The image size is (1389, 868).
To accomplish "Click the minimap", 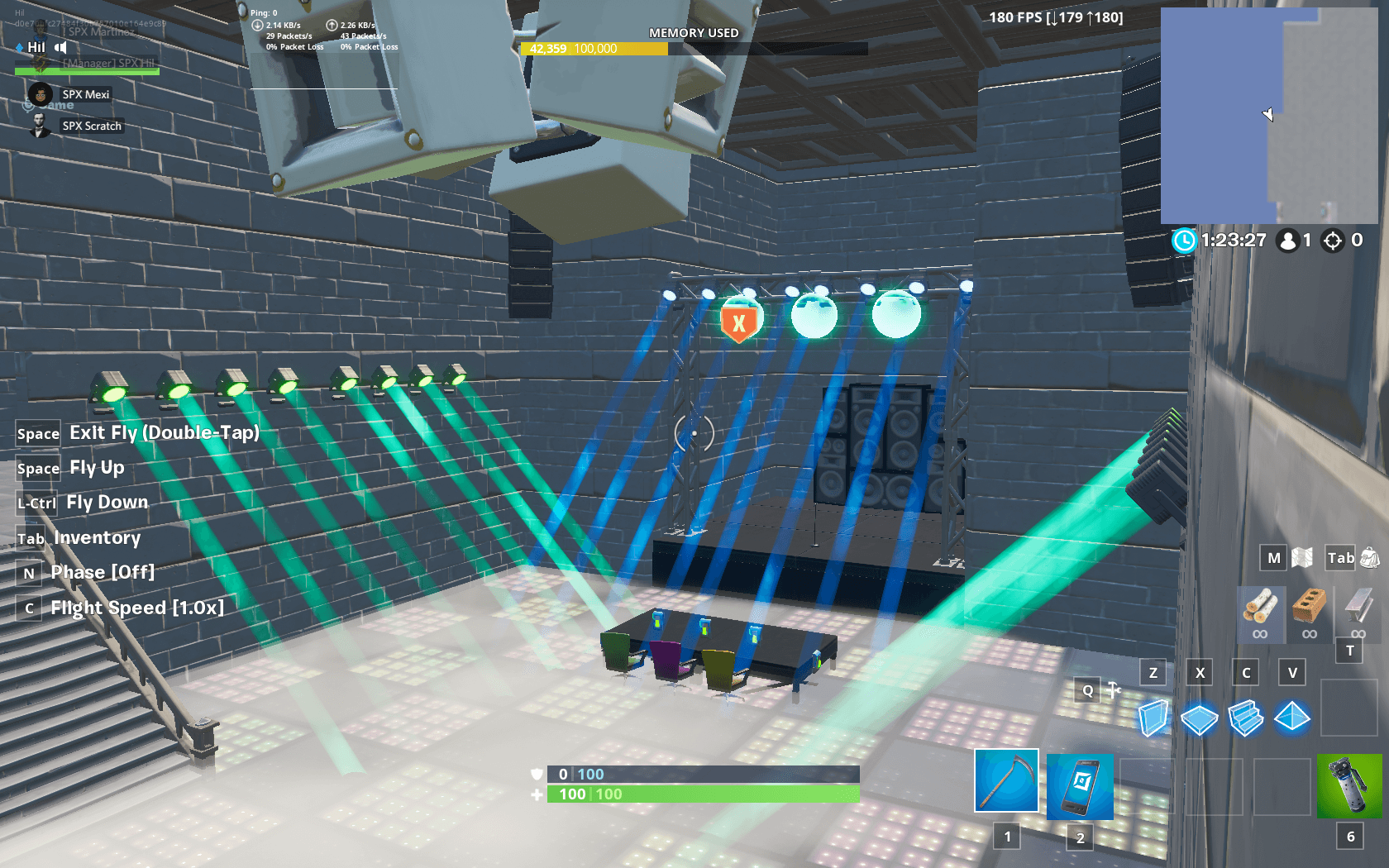I will 1269,116.
